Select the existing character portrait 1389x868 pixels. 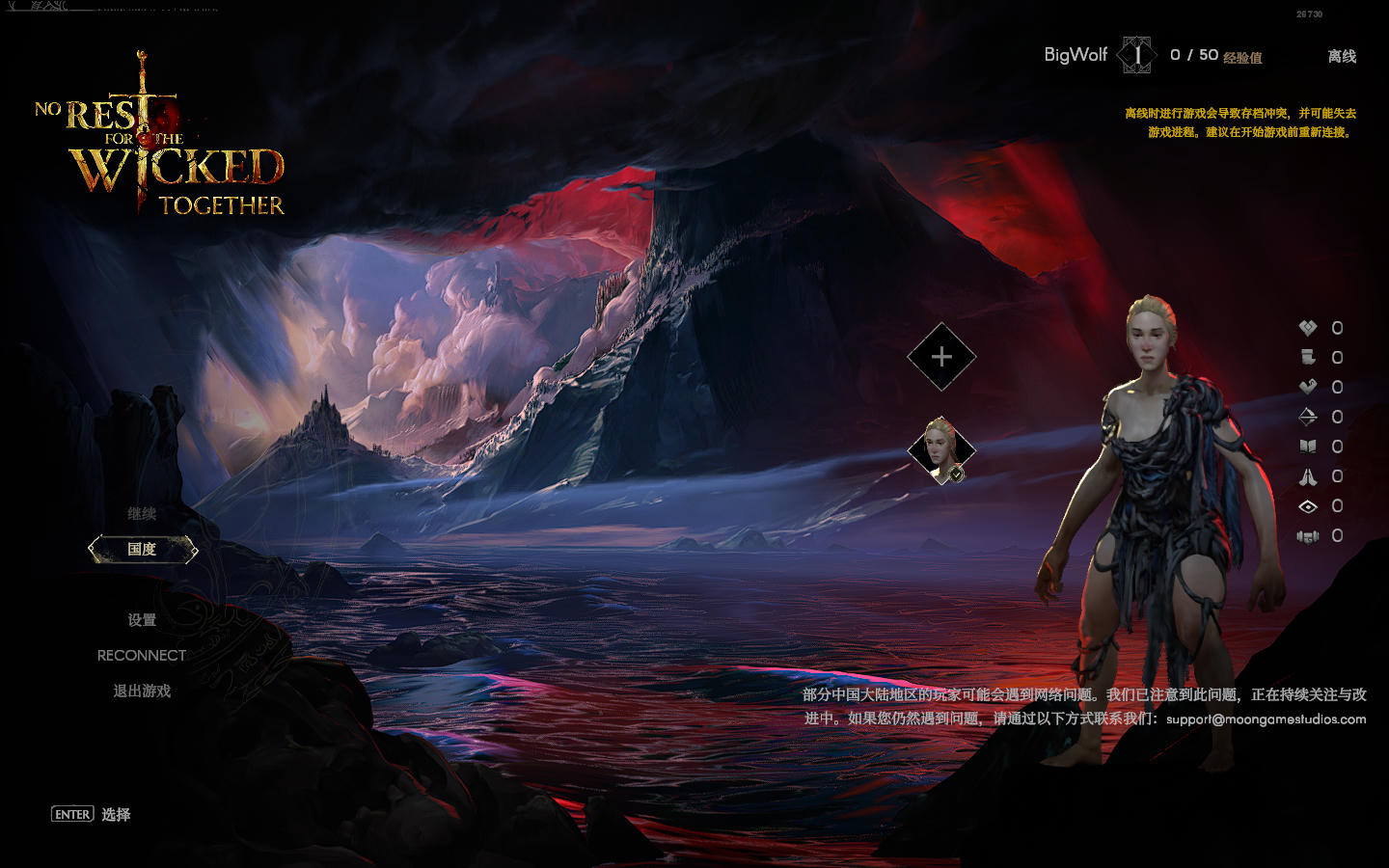(940, 449)
